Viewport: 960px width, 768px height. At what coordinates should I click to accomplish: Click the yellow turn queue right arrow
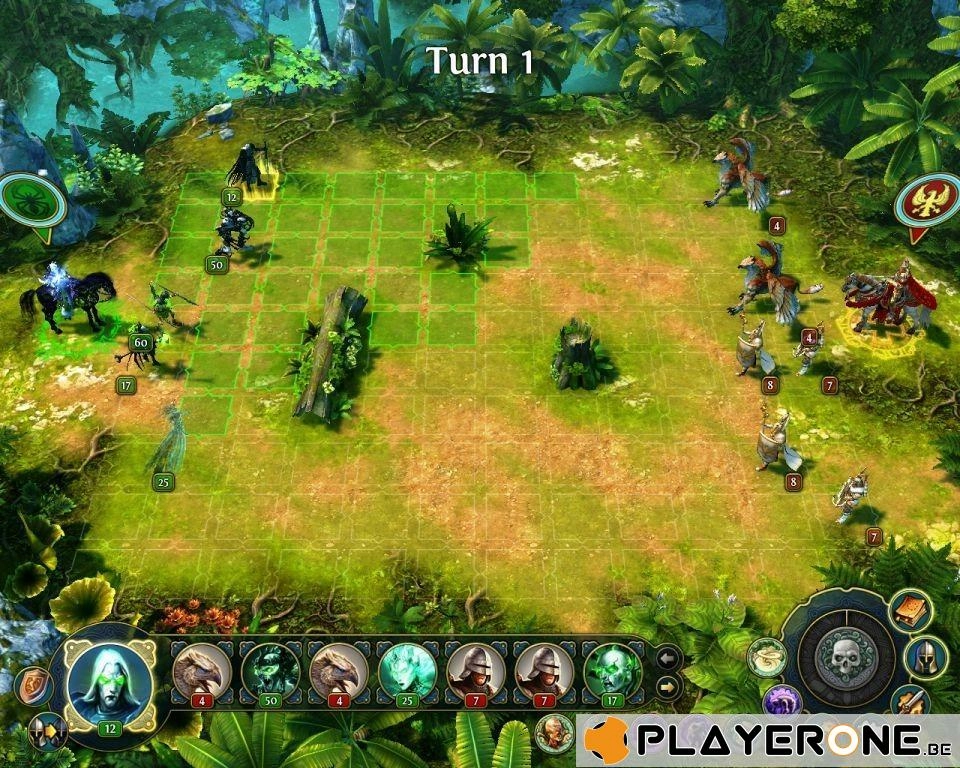coord(668,687)
